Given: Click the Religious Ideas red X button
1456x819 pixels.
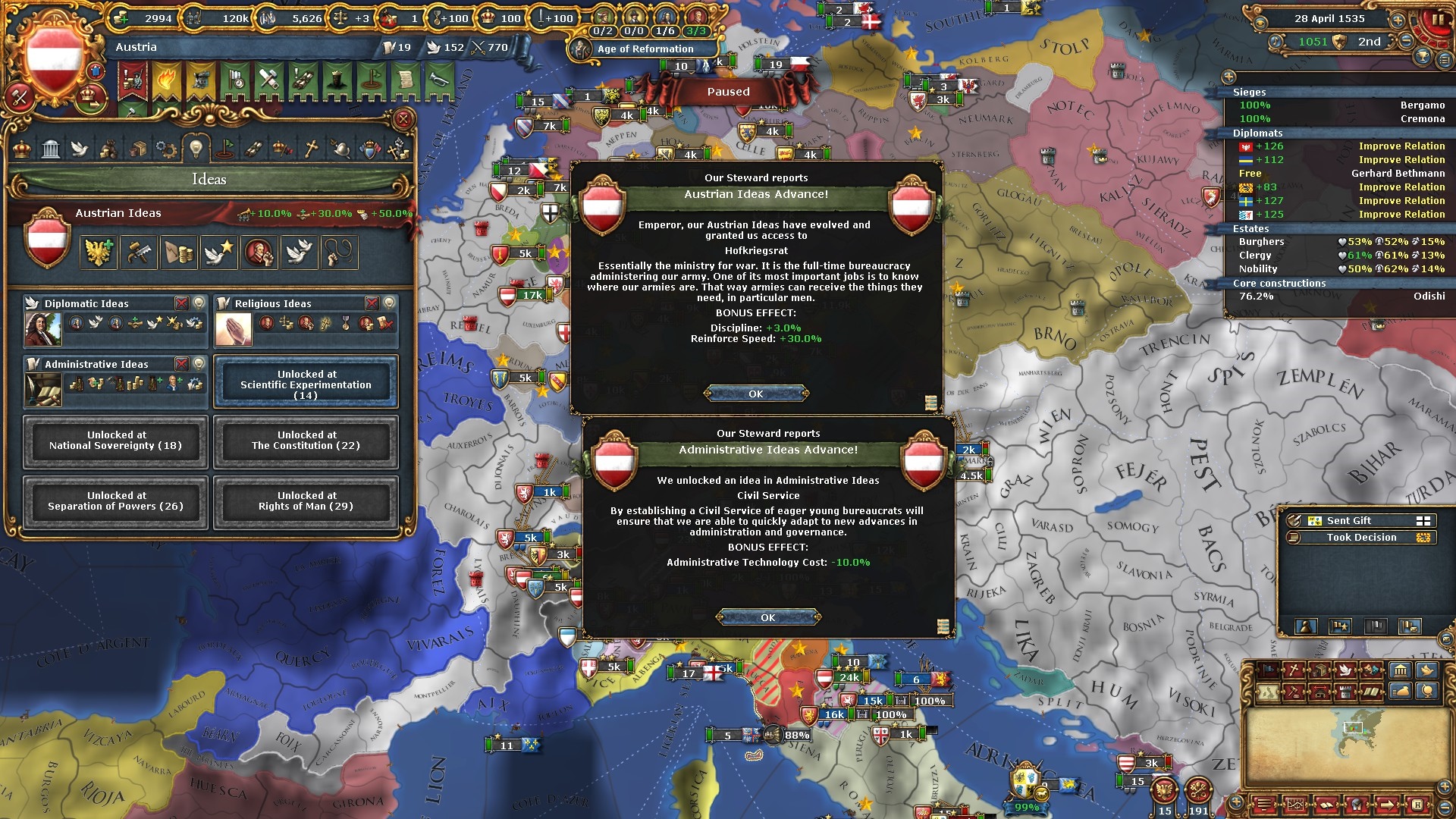Looking at the screenshot, I should coord(372,303).
